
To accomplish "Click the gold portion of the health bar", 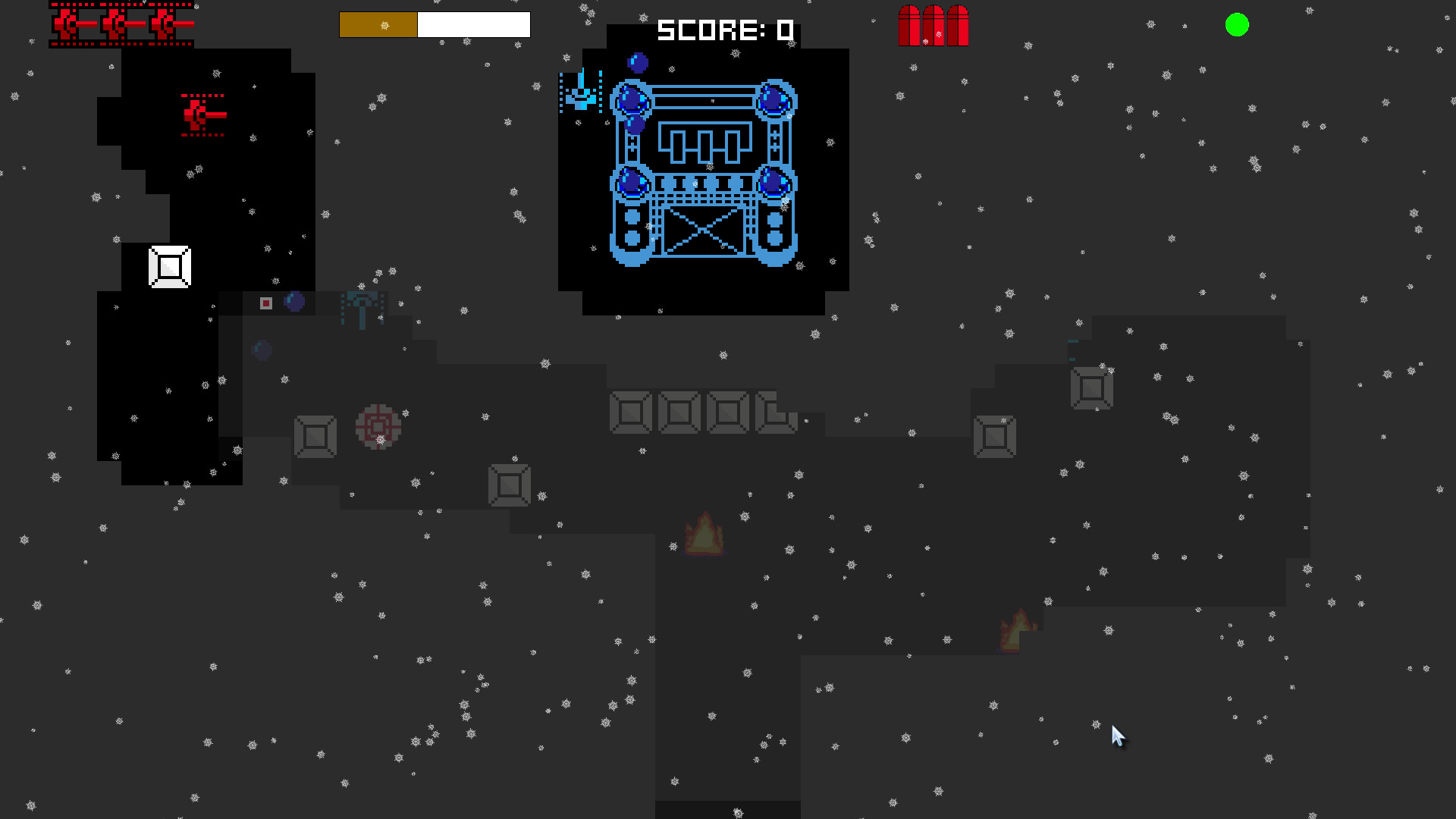I will (x=377, y=25).
